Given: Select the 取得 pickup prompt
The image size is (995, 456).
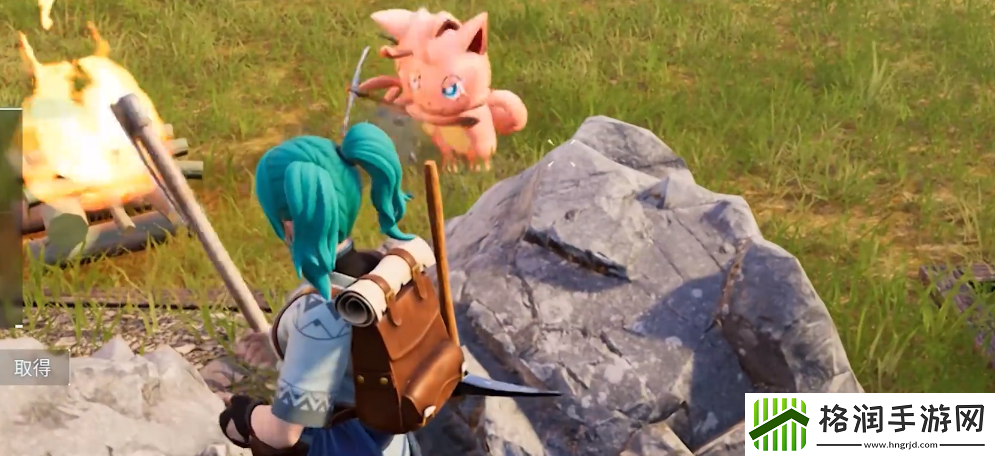Looking at the screenshot, I should click(33, 368).
